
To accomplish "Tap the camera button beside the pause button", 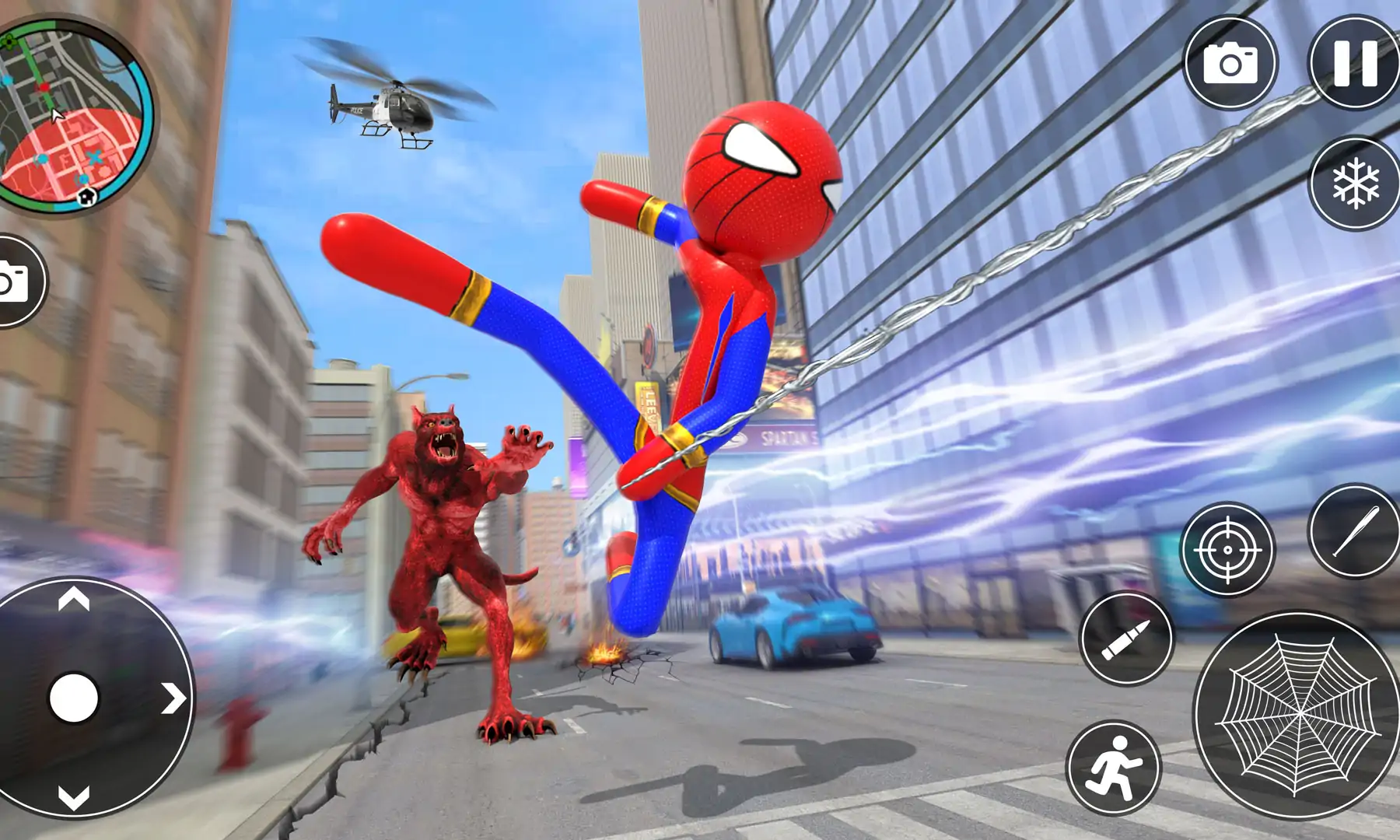I will [x=1230, y=63].
